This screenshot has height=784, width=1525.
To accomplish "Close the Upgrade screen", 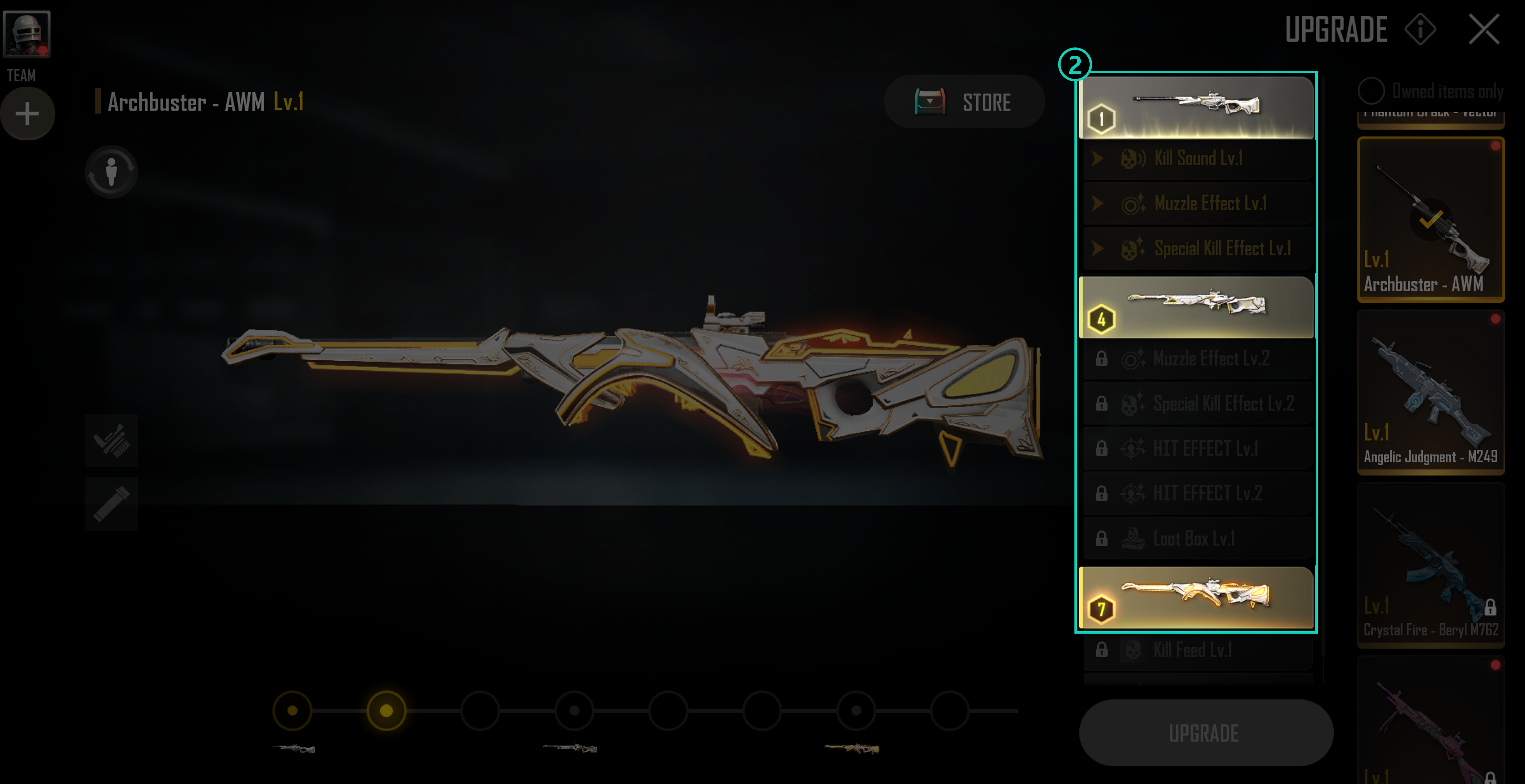I will click(x=1483, y=29).
